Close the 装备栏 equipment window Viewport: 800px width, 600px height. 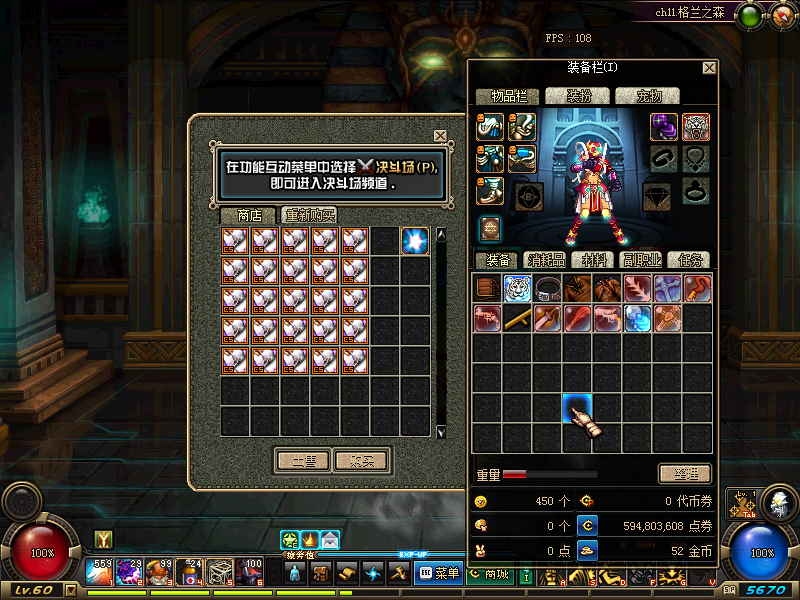(x=709, y=68)
